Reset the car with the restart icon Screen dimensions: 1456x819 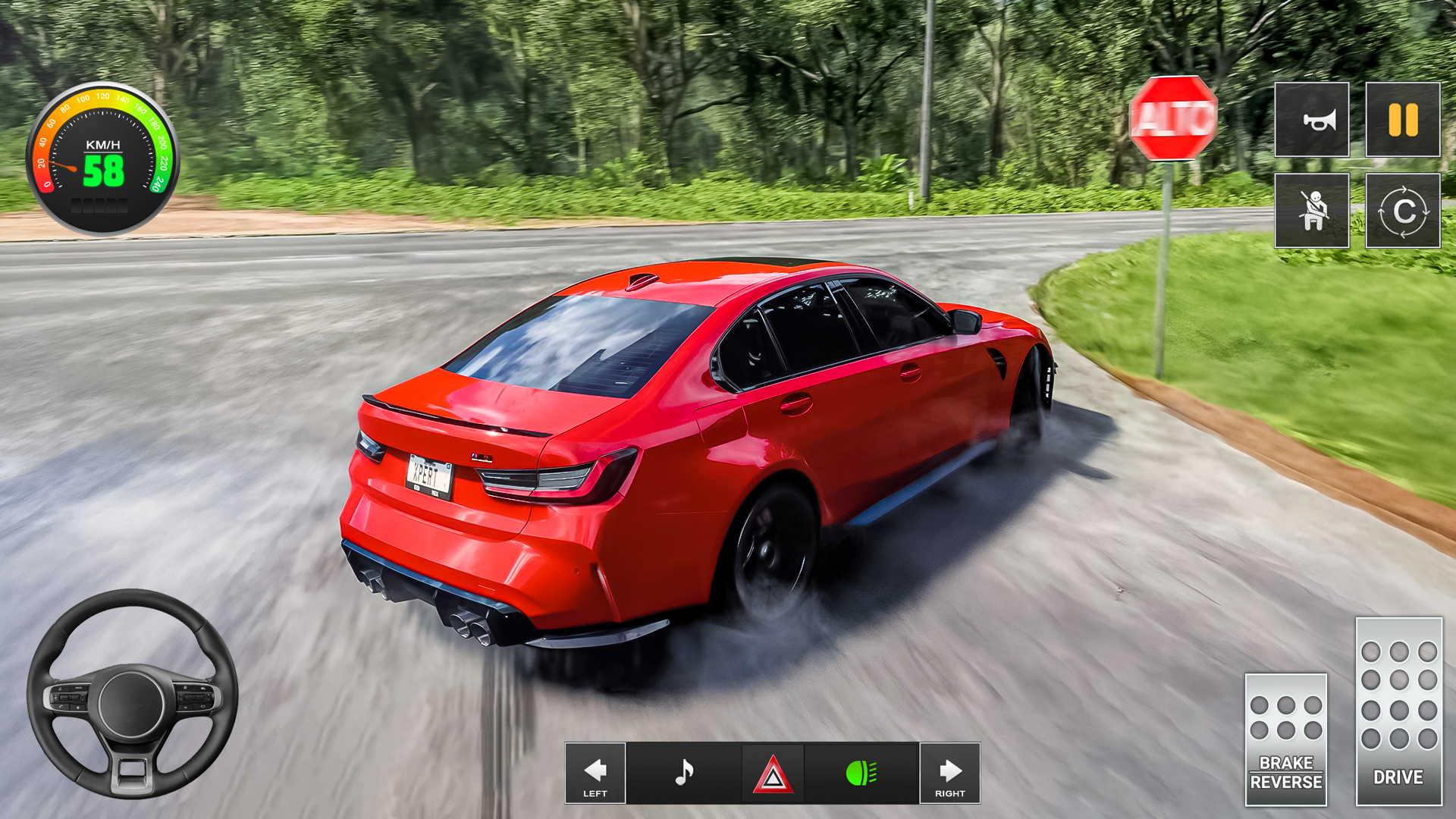pyautogui.click(x=1402, y=211)
